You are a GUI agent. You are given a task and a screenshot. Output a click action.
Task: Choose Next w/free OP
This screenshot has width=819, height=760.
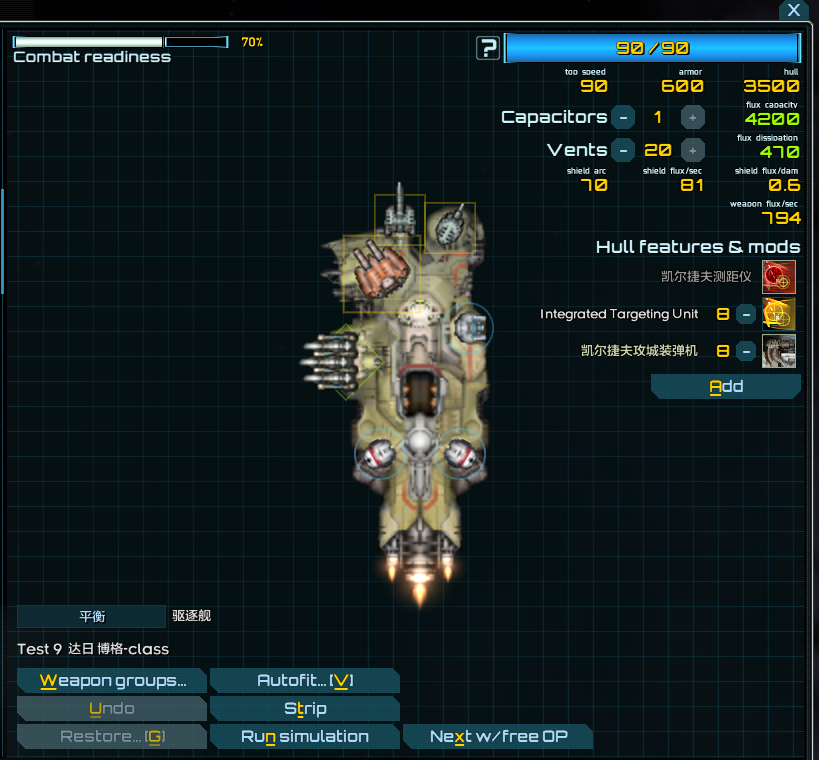coord(498,737)
